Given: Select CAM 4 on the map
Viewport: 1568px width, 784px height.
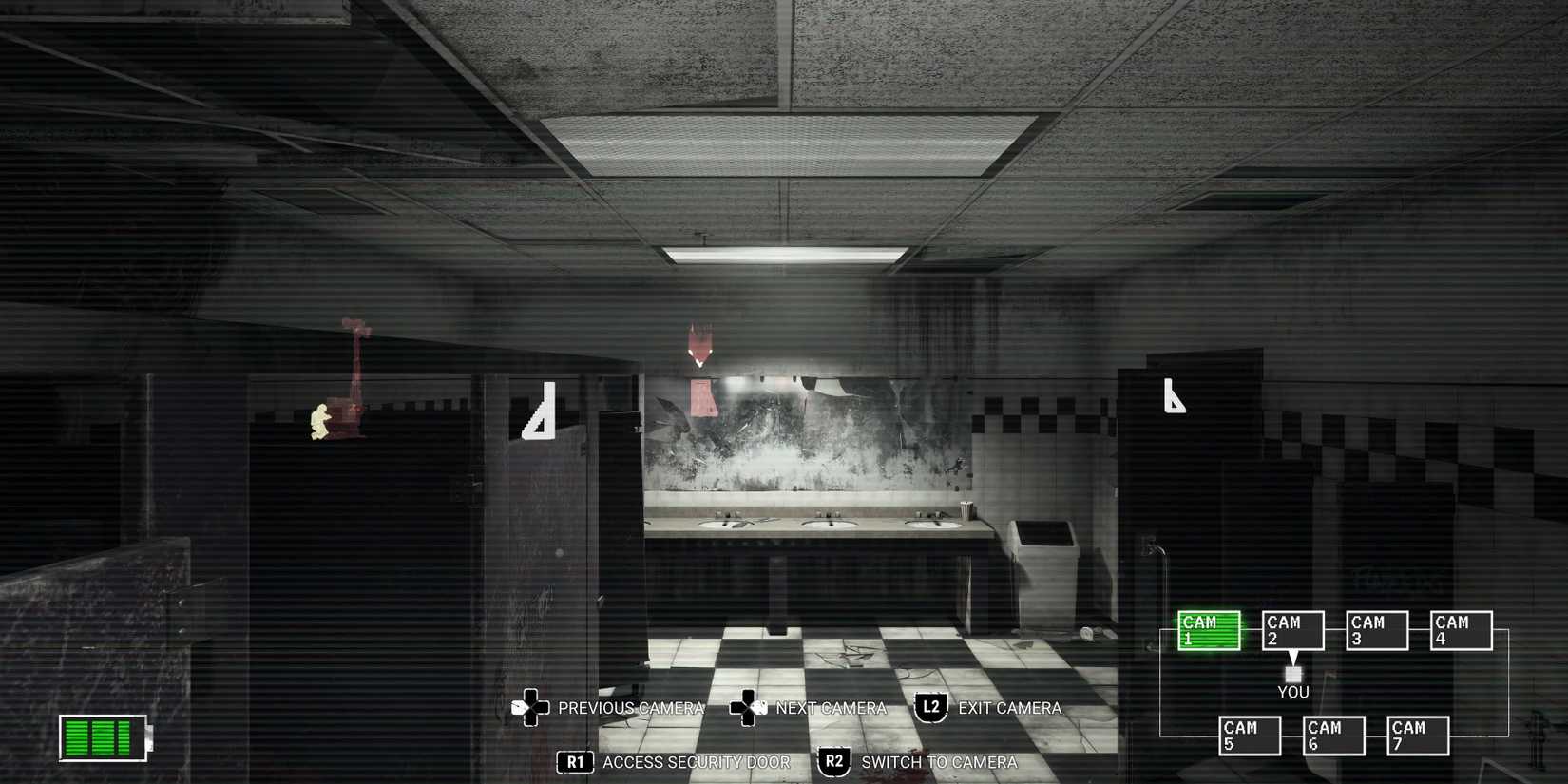Looking at the screenshot, I should coord(1459,629).
